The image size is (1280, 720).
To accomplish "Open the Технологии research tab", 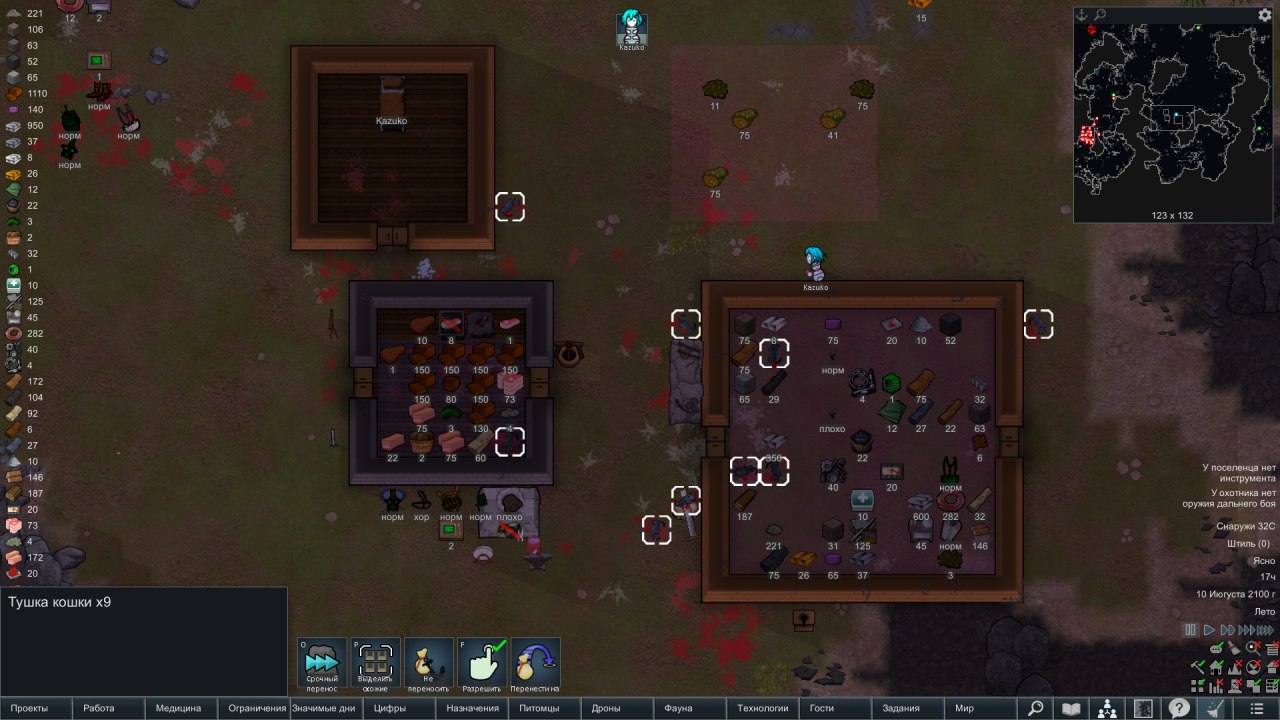I will coord(763,708).
